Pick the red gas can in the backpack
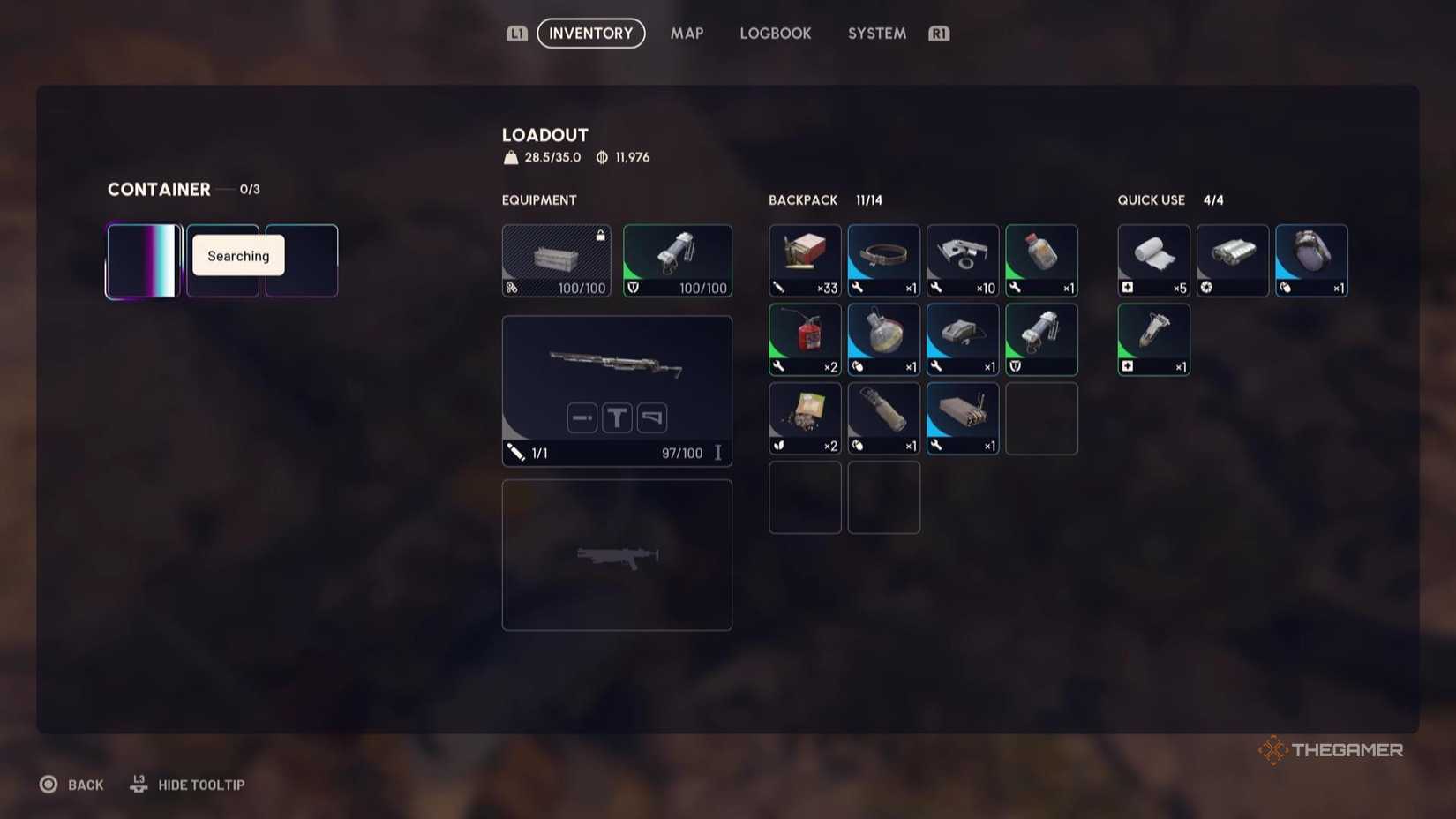Image resolution: width=1456 pixels, height=819 pixels. point(804,338)
